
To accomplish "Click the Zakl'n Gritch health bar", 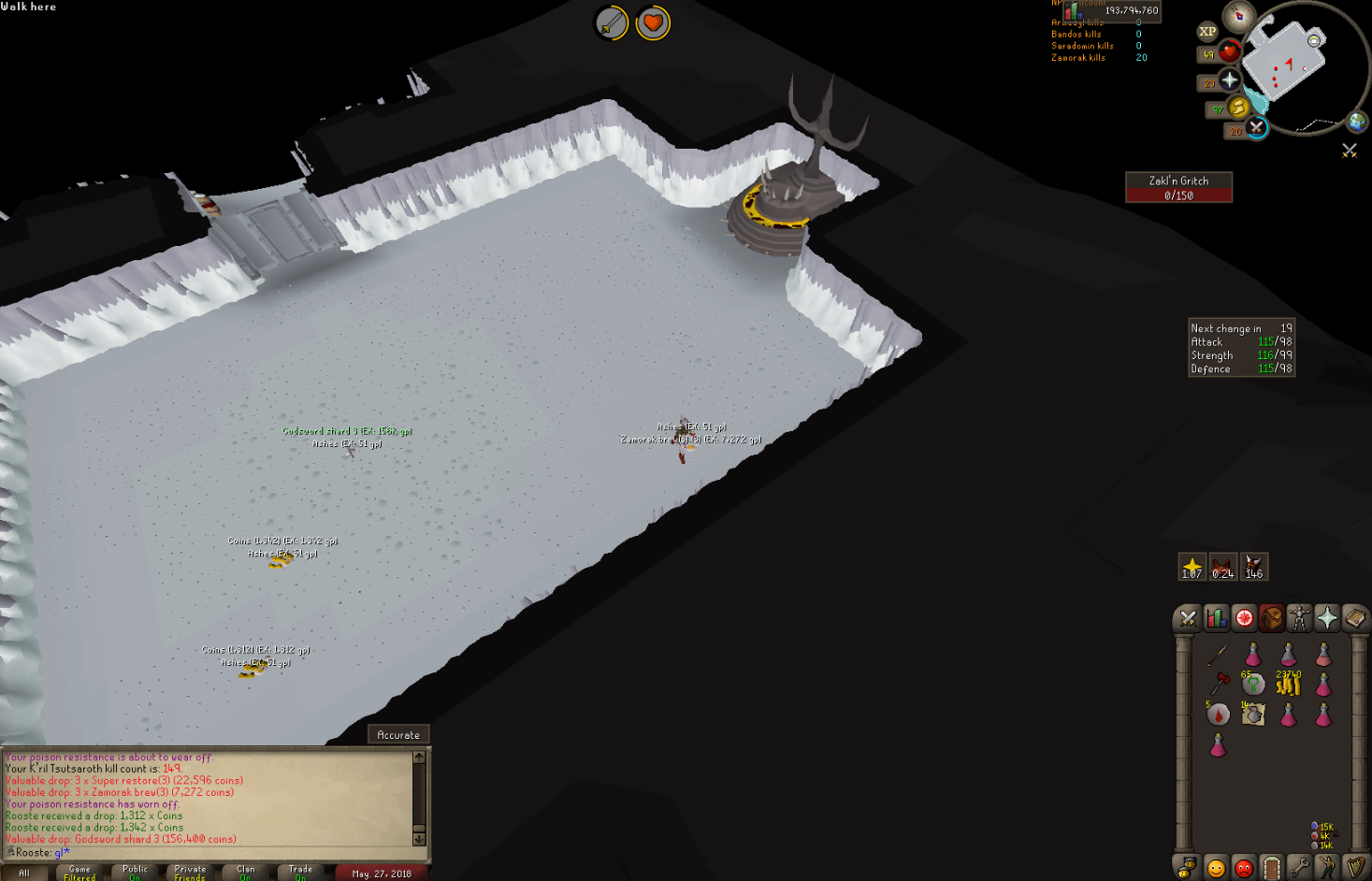I will click(x=1179, y=188).
